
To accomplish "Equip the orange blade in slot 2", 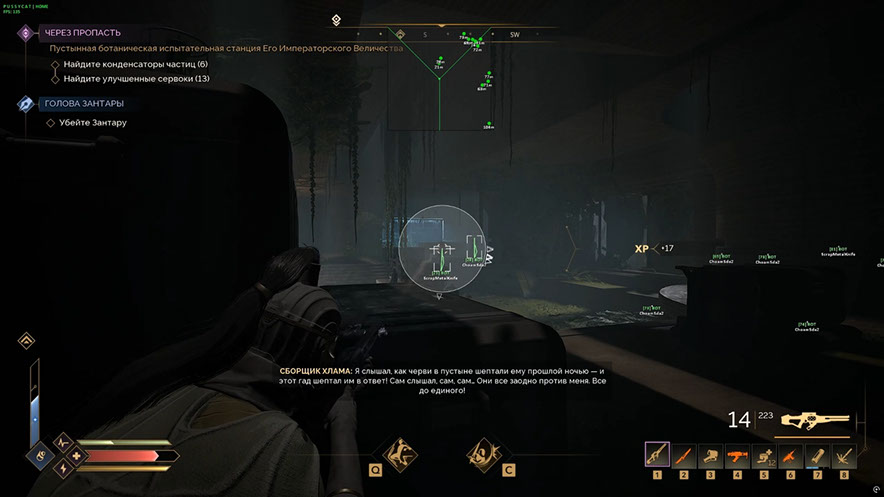I will (684, 455).
